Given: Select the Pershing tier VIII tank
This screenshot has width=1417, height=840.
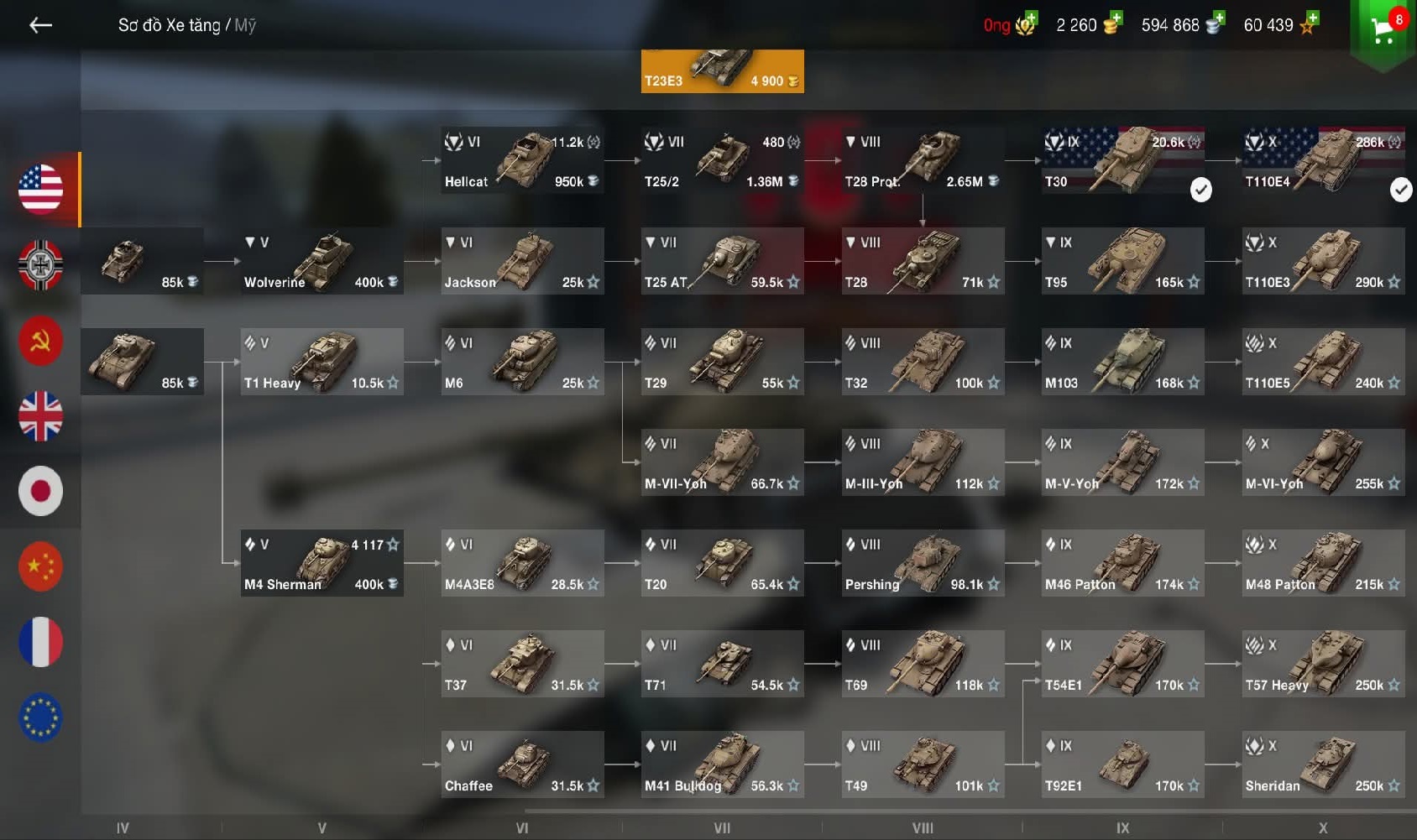Looking at the screenshot, I should (x=923, y=563).
